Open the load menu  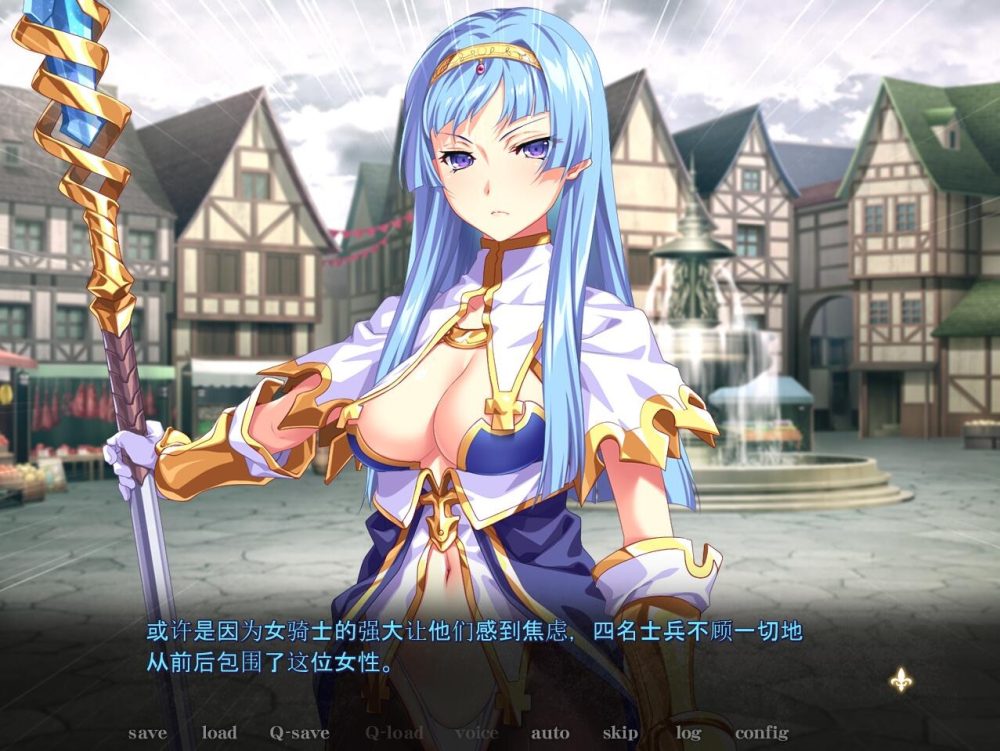[x=219, y=733]
